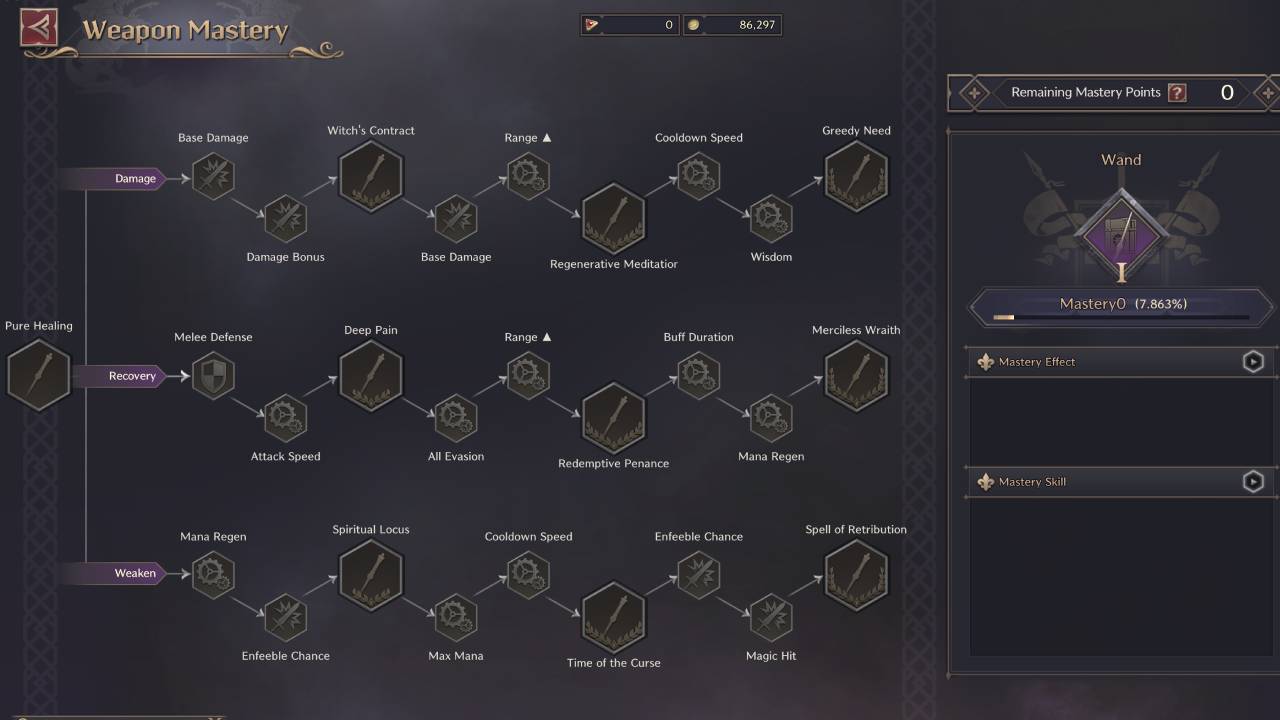Click the Greedy Need skill node
1280x720 pixels.
(856, 175)
